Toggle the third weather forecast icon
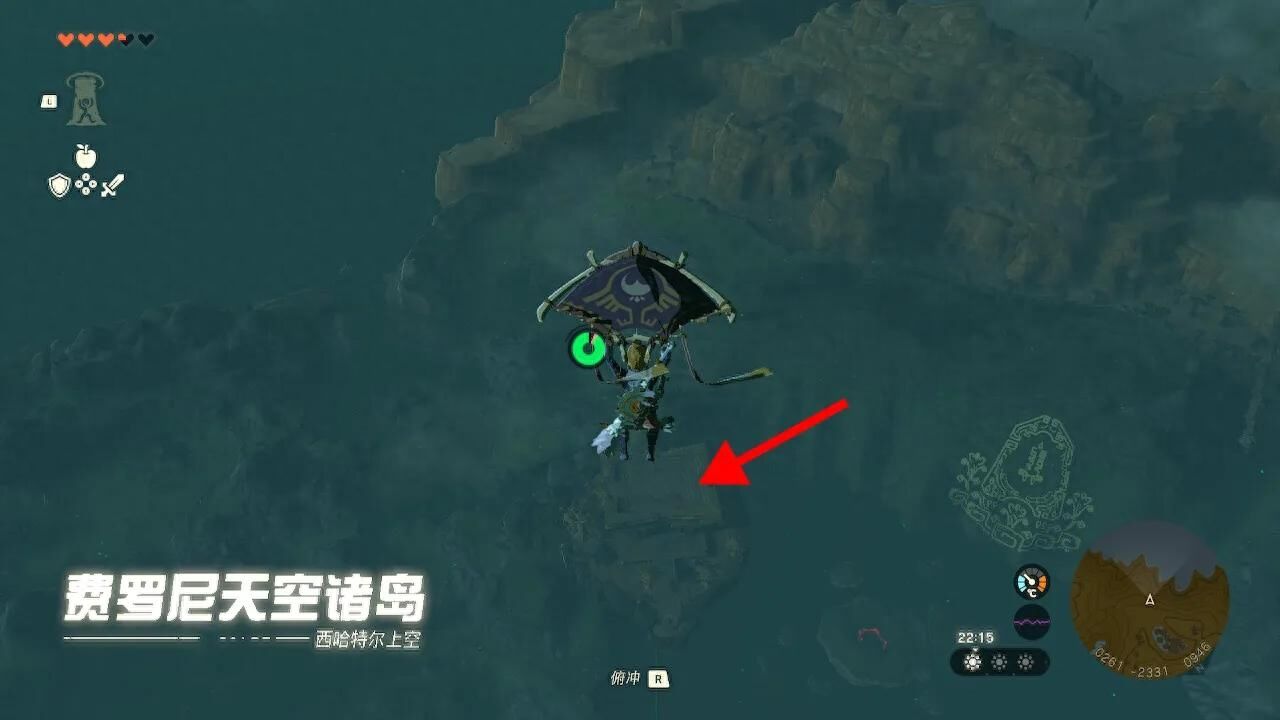 tap(1025, 662)
